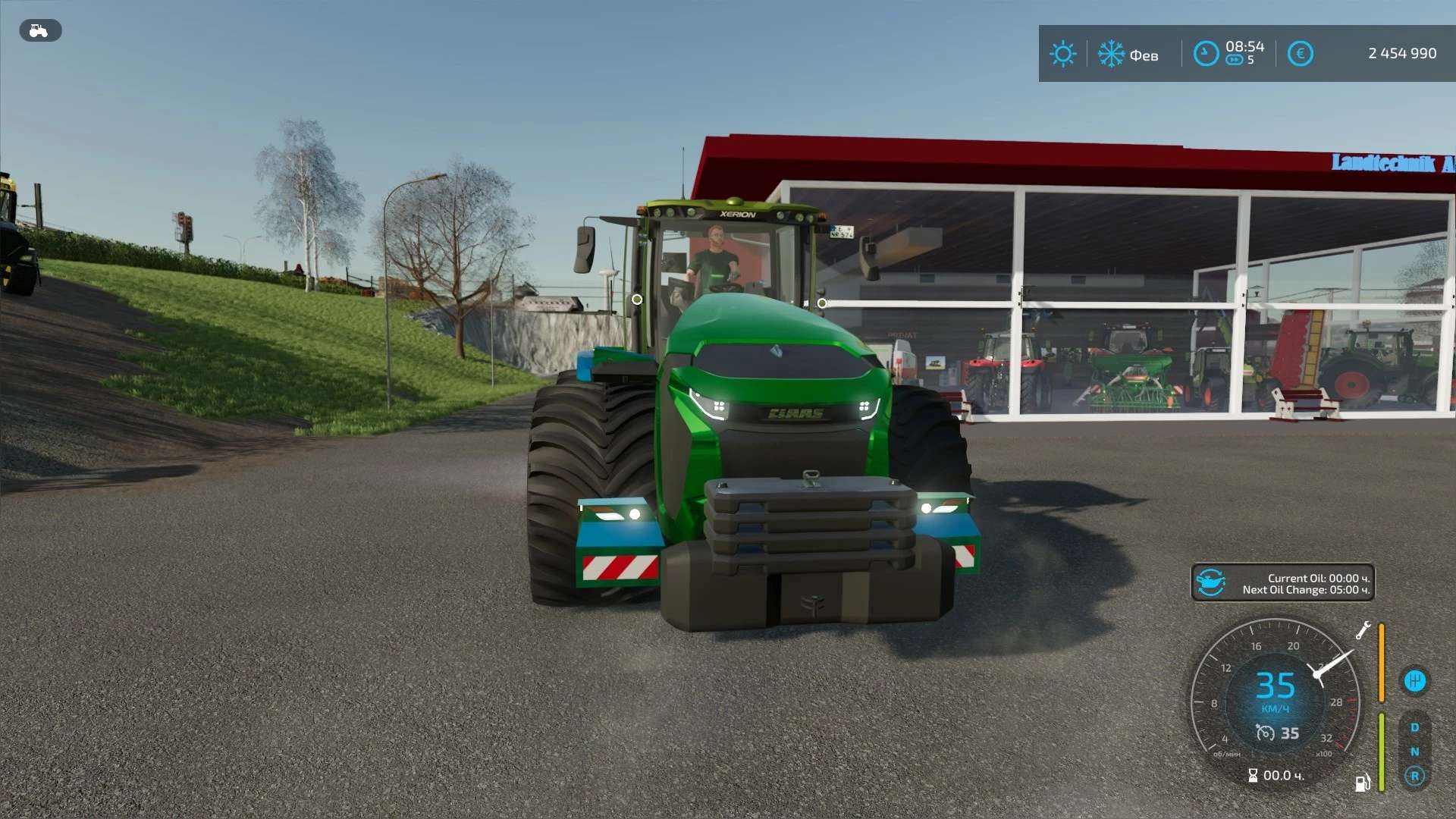Click the snowflake season icon
Viewport: 1456px width, 819px height.
[x=1111, y=54]
